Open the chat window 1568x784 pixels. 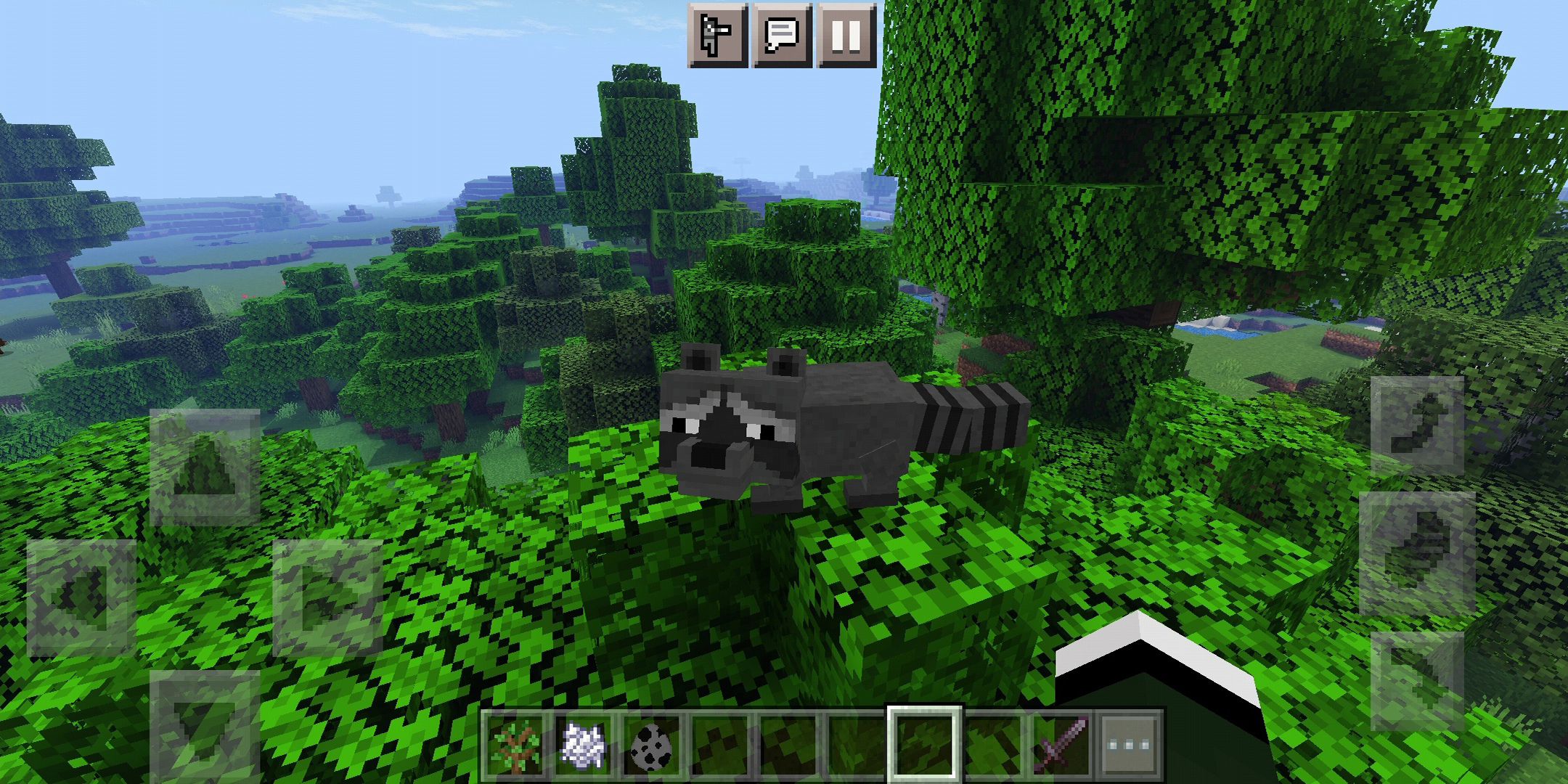click(x=780, y=34)
